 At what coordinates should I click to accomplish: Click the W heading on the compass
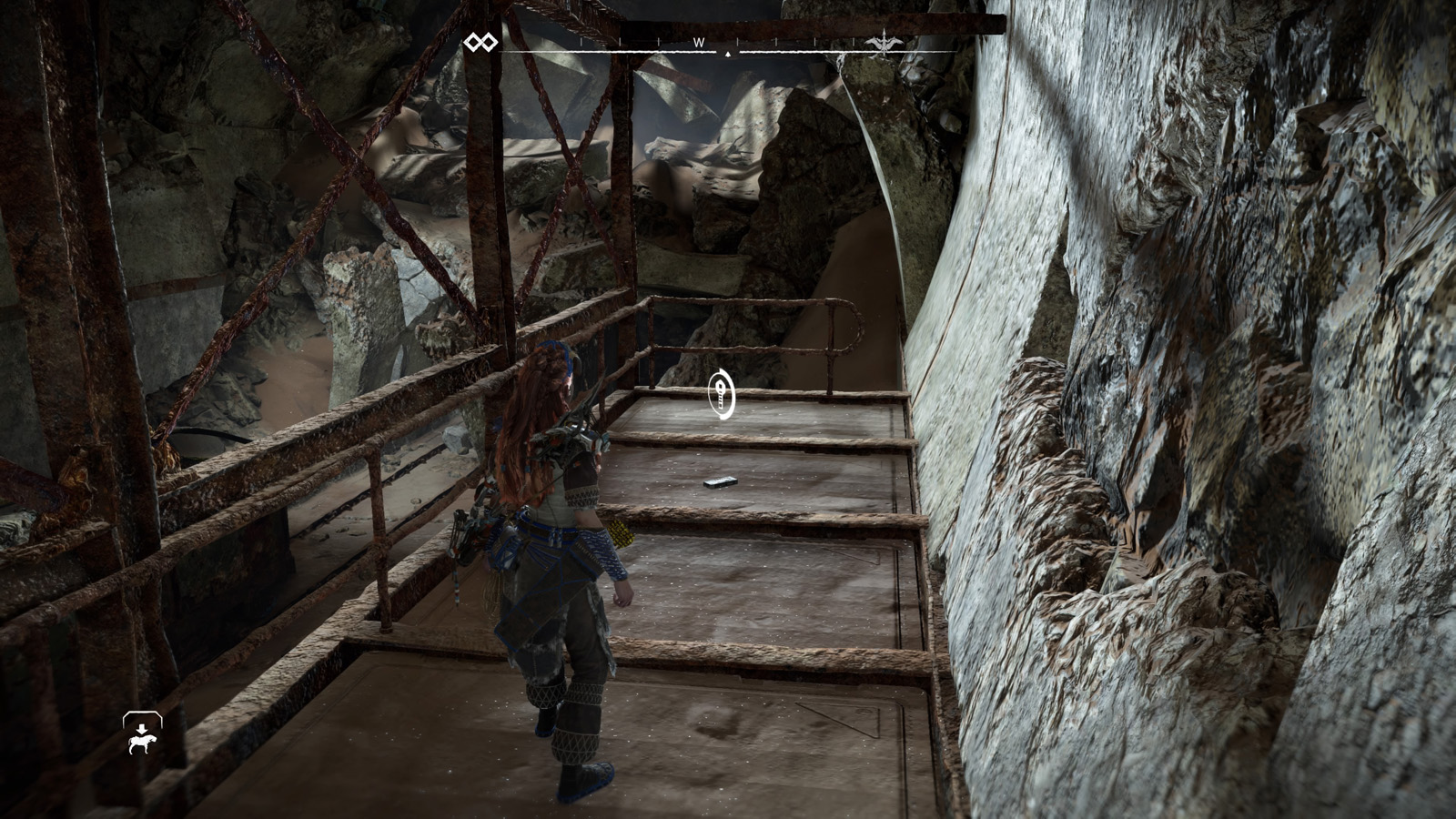pyautogui.click(x=700, y=43)
